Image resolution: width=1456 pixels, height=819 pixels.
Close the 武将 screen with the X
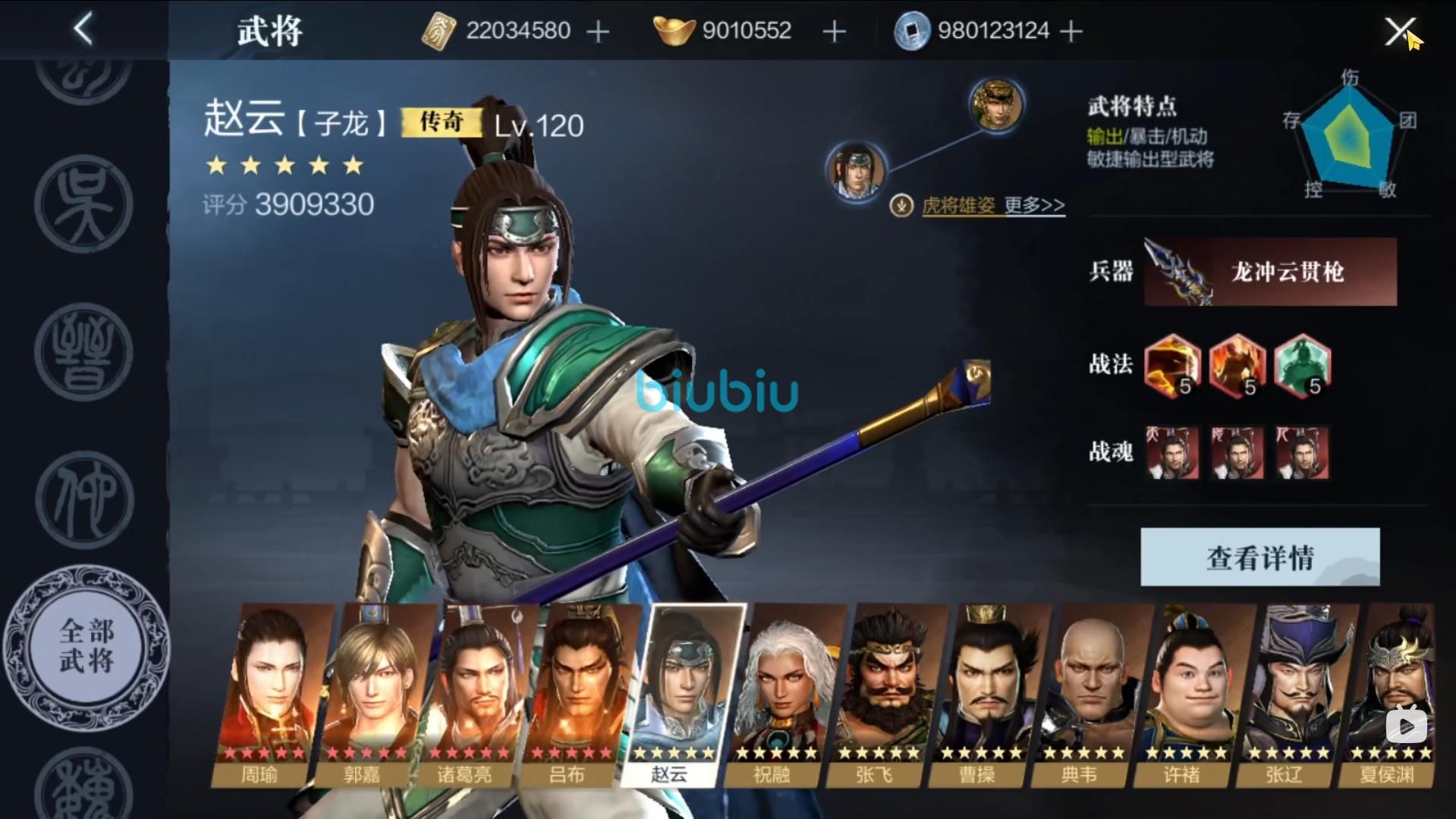pyautogui.click(x=1398, y=32)
